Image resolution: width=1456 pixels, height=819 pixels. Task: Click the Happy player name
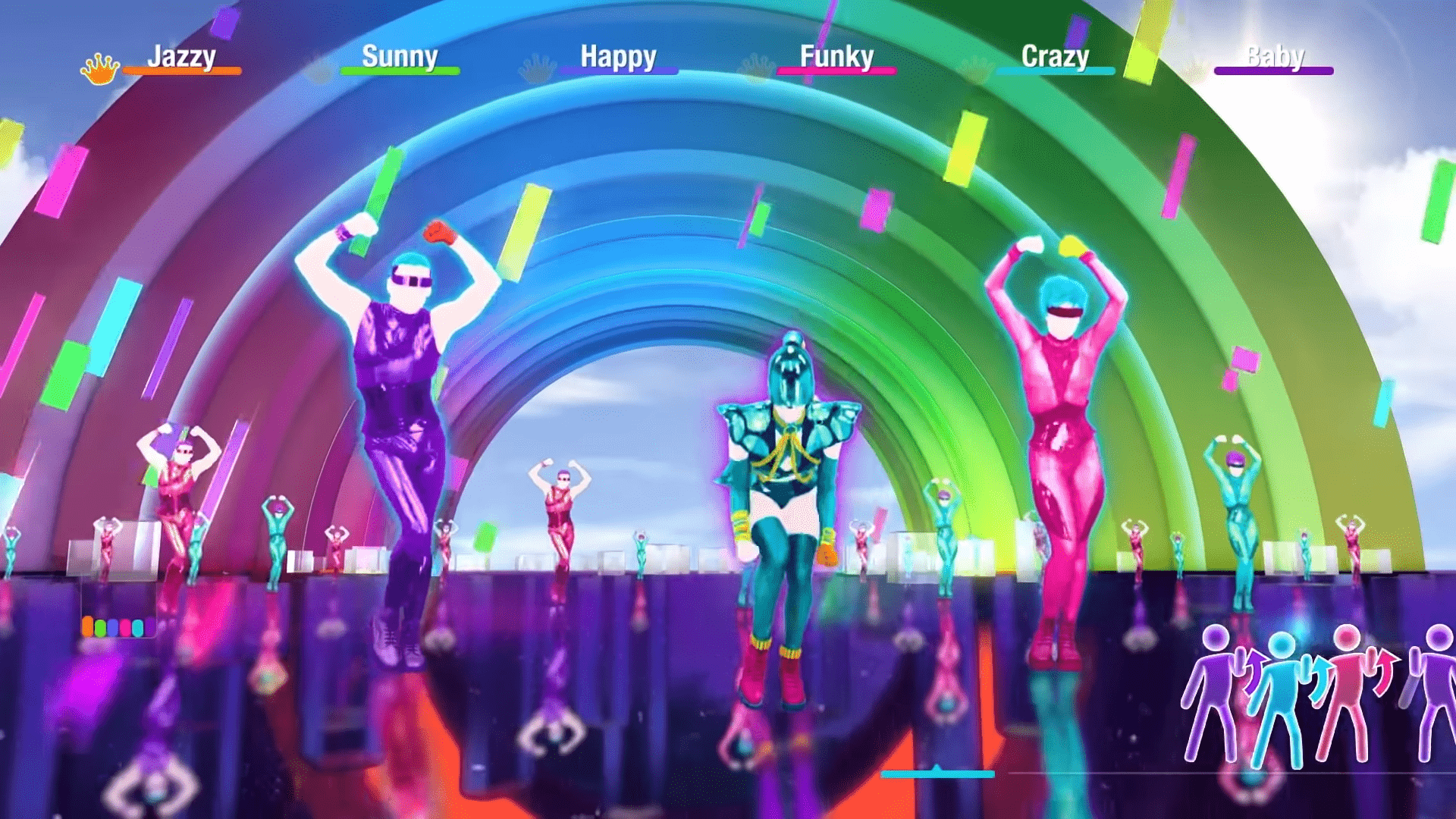[618, 55]
